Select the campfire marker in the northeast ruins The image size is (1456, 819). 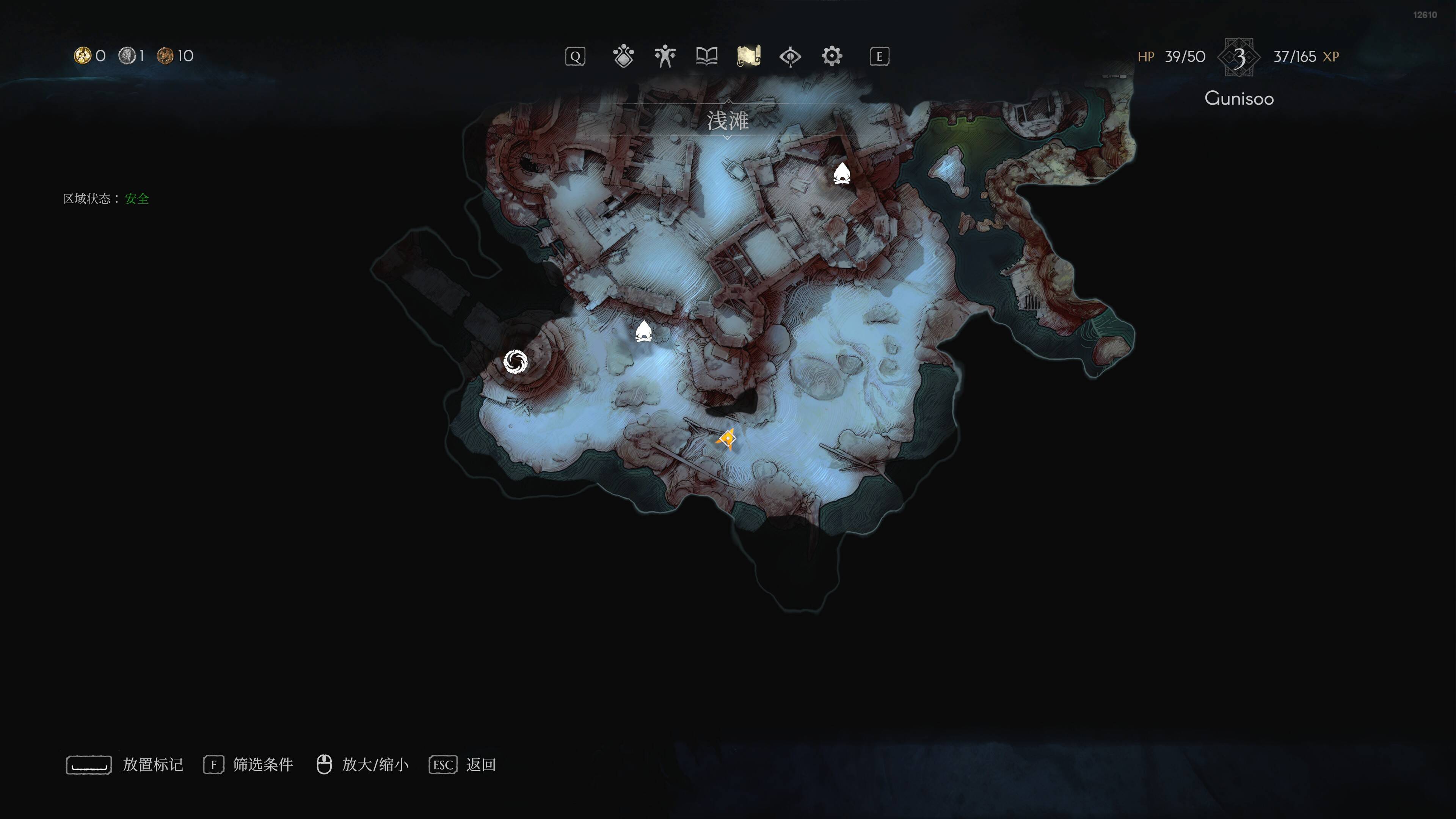(842, 174)
